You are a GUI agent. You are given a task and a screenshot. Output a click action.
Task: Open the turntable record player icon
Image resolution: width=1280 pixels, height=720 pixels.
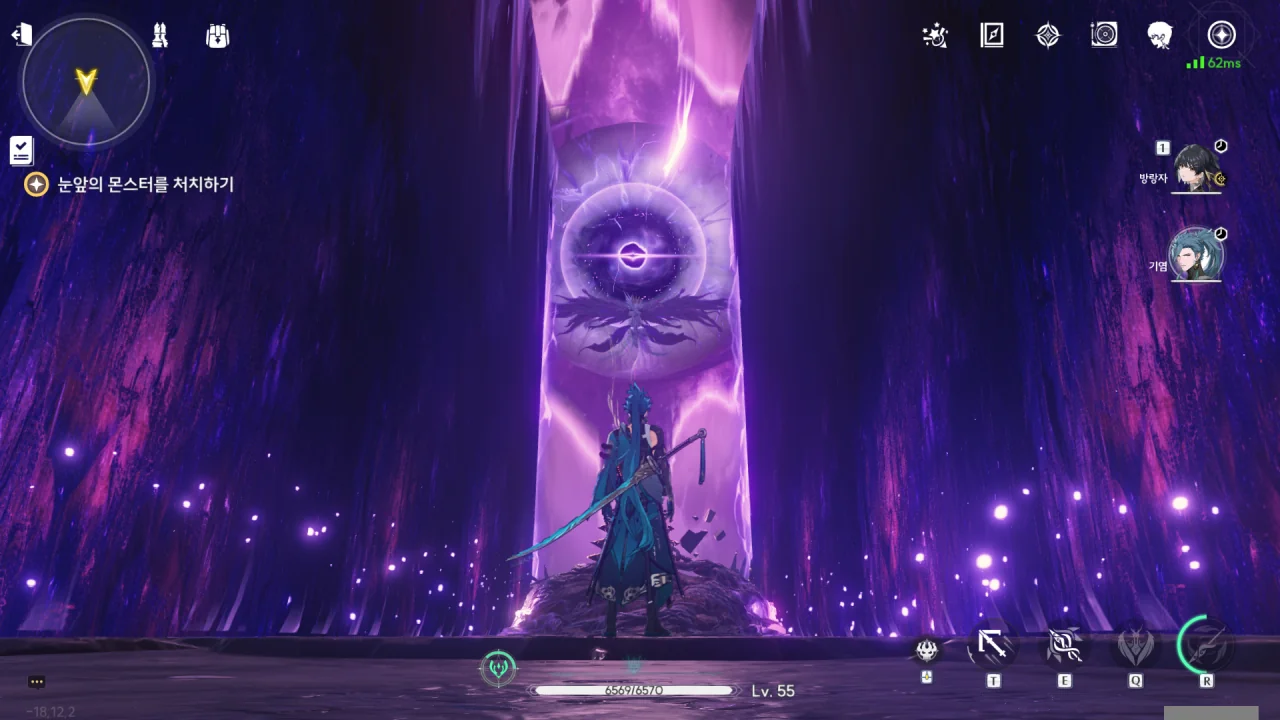pyautogui.click(x=1104, y=36)
